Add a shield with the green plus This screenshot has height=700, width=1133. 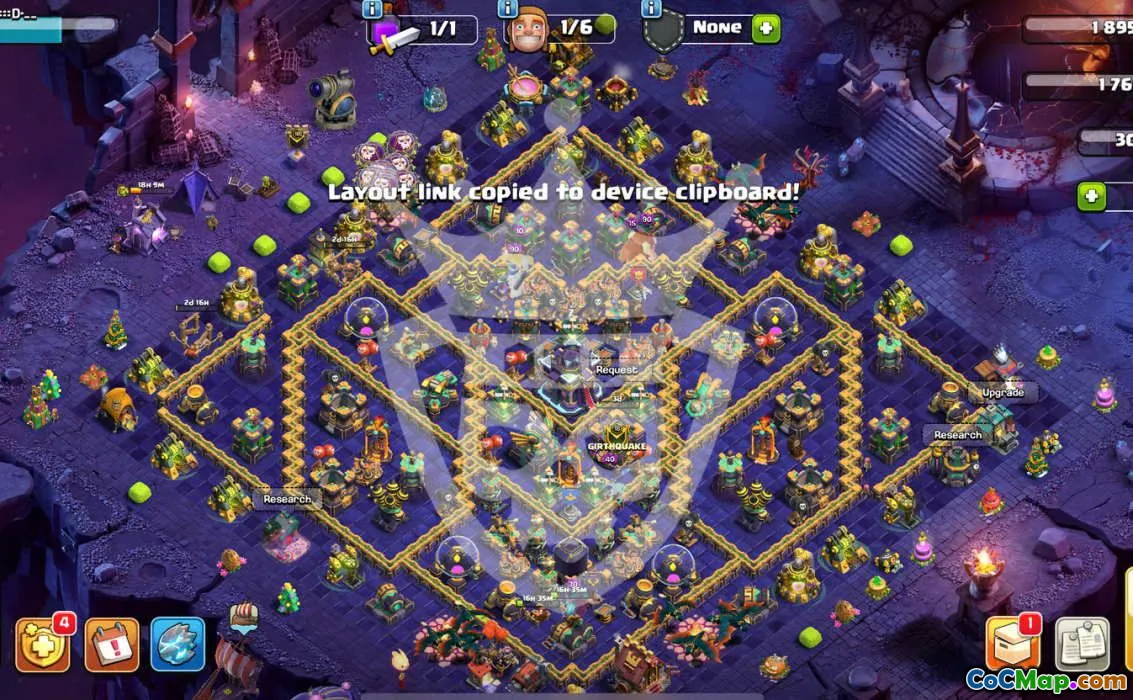click(x=766, y=28)
